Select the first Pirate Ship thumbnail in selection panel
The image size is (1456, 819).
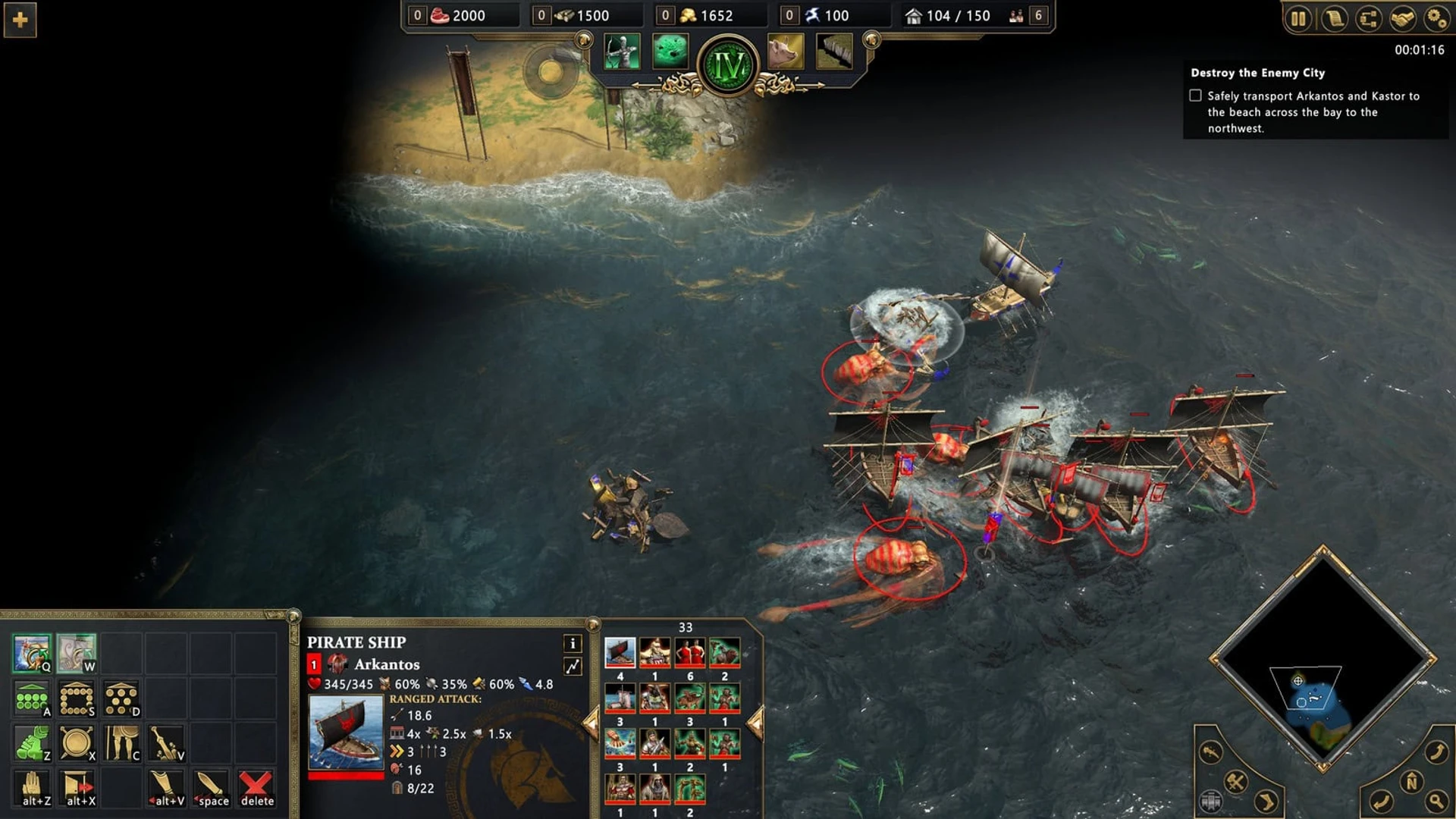(622, 652)
